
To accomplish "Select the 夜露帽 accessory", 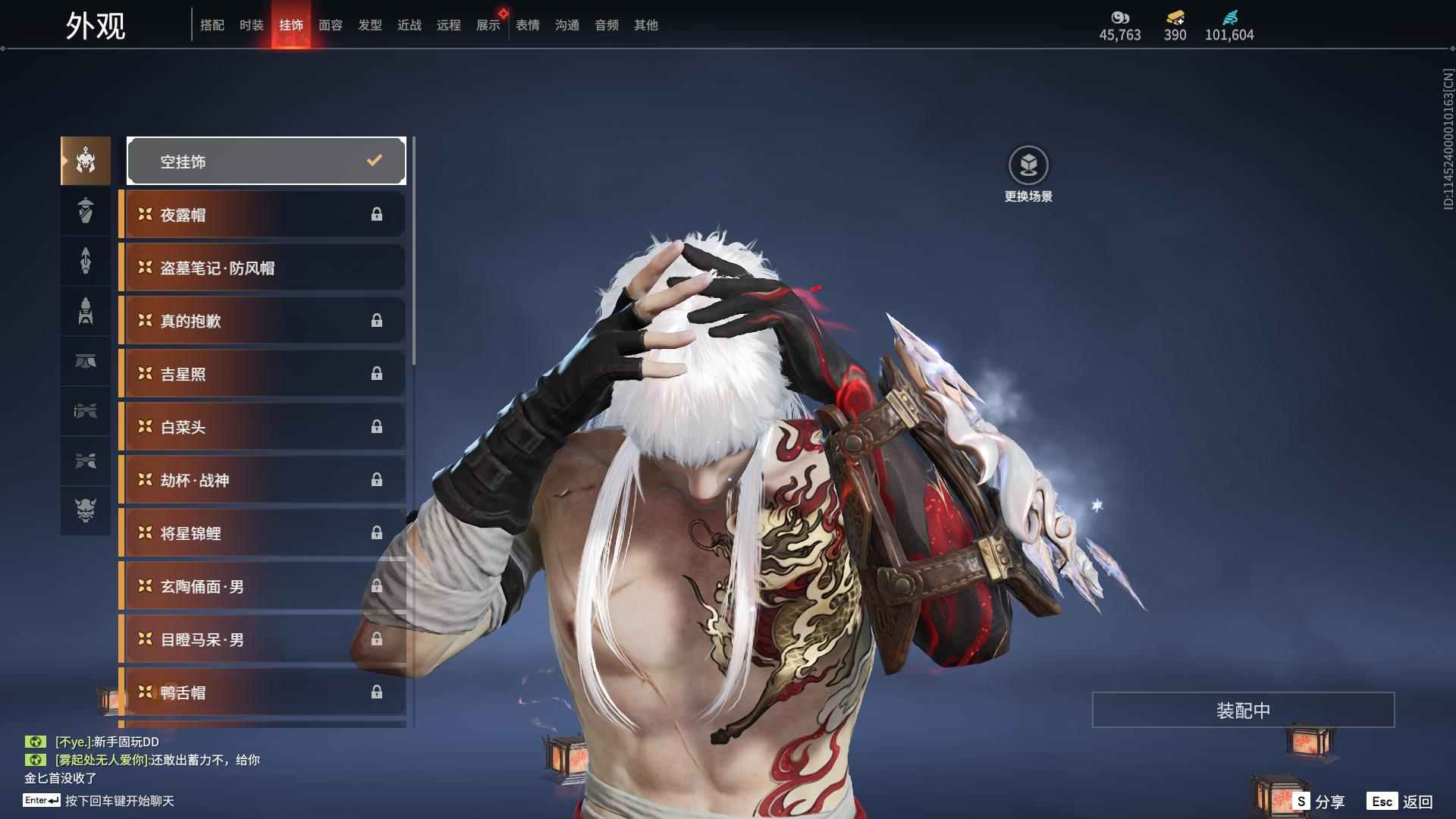I will click(x=262, y=215).
